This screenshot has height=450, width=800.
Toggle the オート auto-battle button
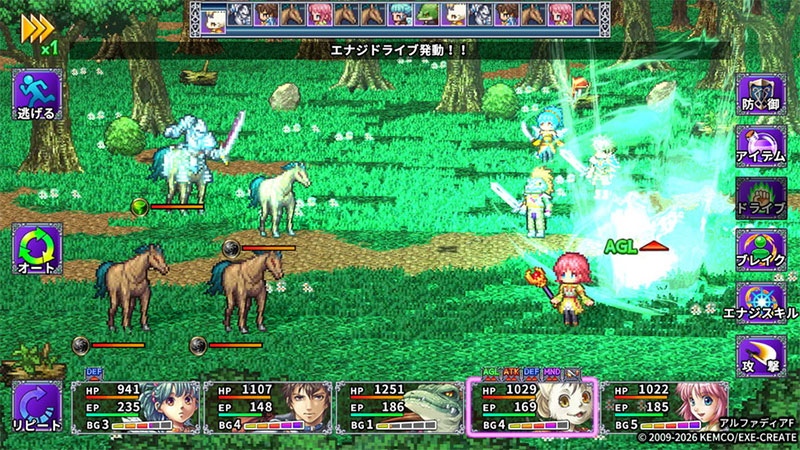click(36, 250)
